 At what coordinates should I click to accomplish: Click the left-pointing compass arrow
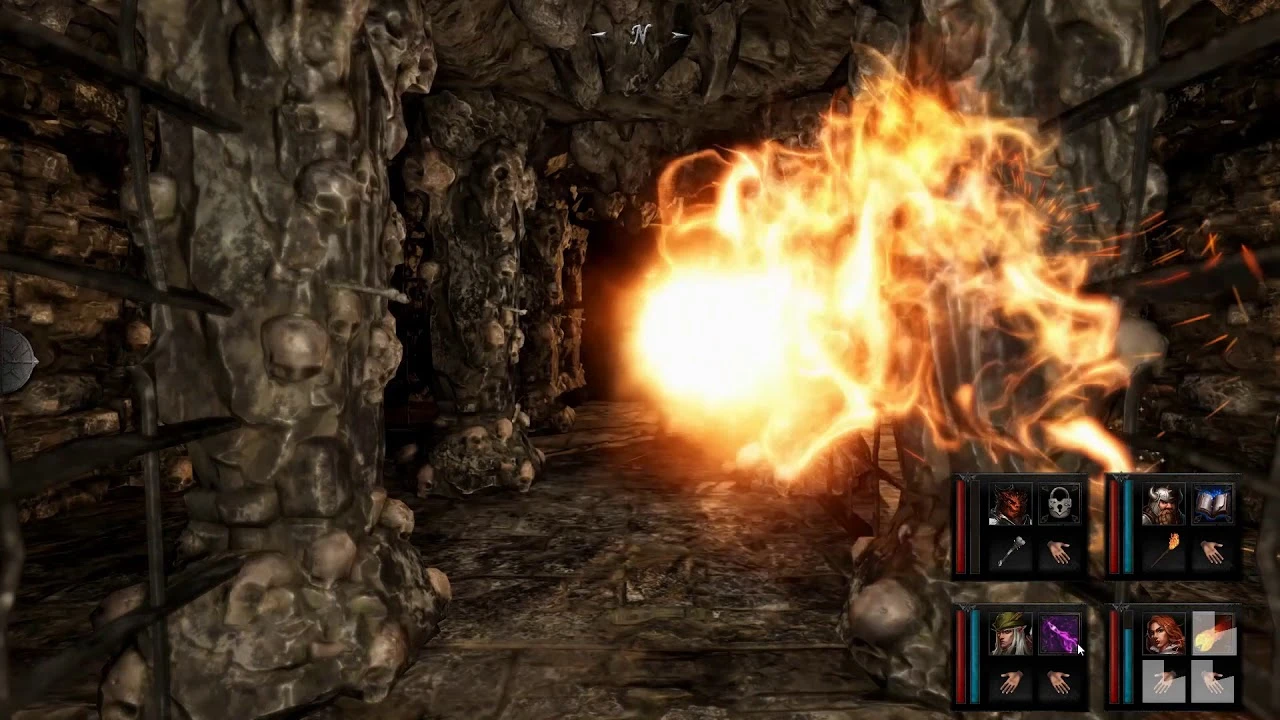[x=599, y=34]
